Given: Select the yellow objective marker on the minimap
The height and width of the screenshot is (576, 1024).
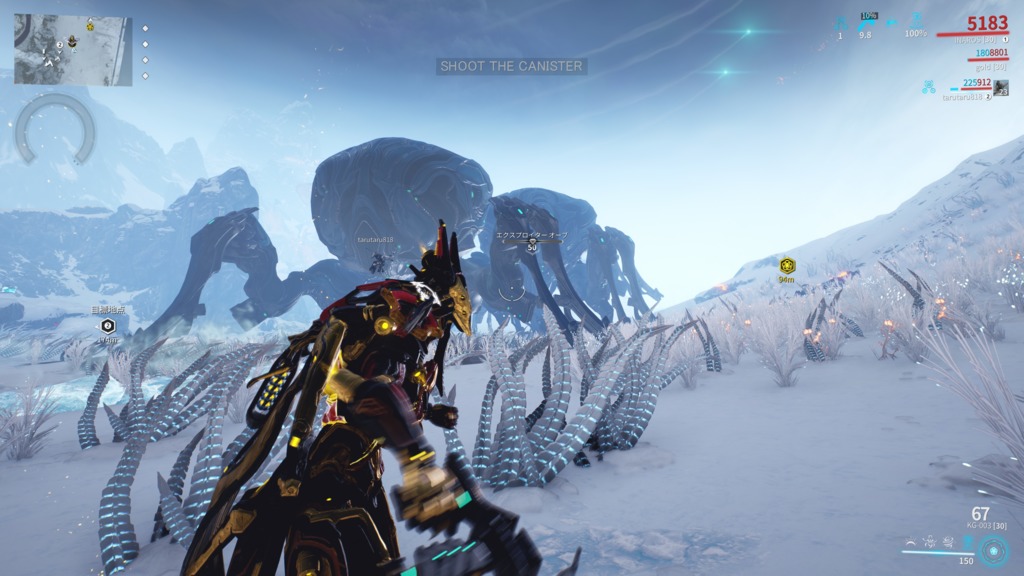Looking at the screenshot, I should [90, 25].
